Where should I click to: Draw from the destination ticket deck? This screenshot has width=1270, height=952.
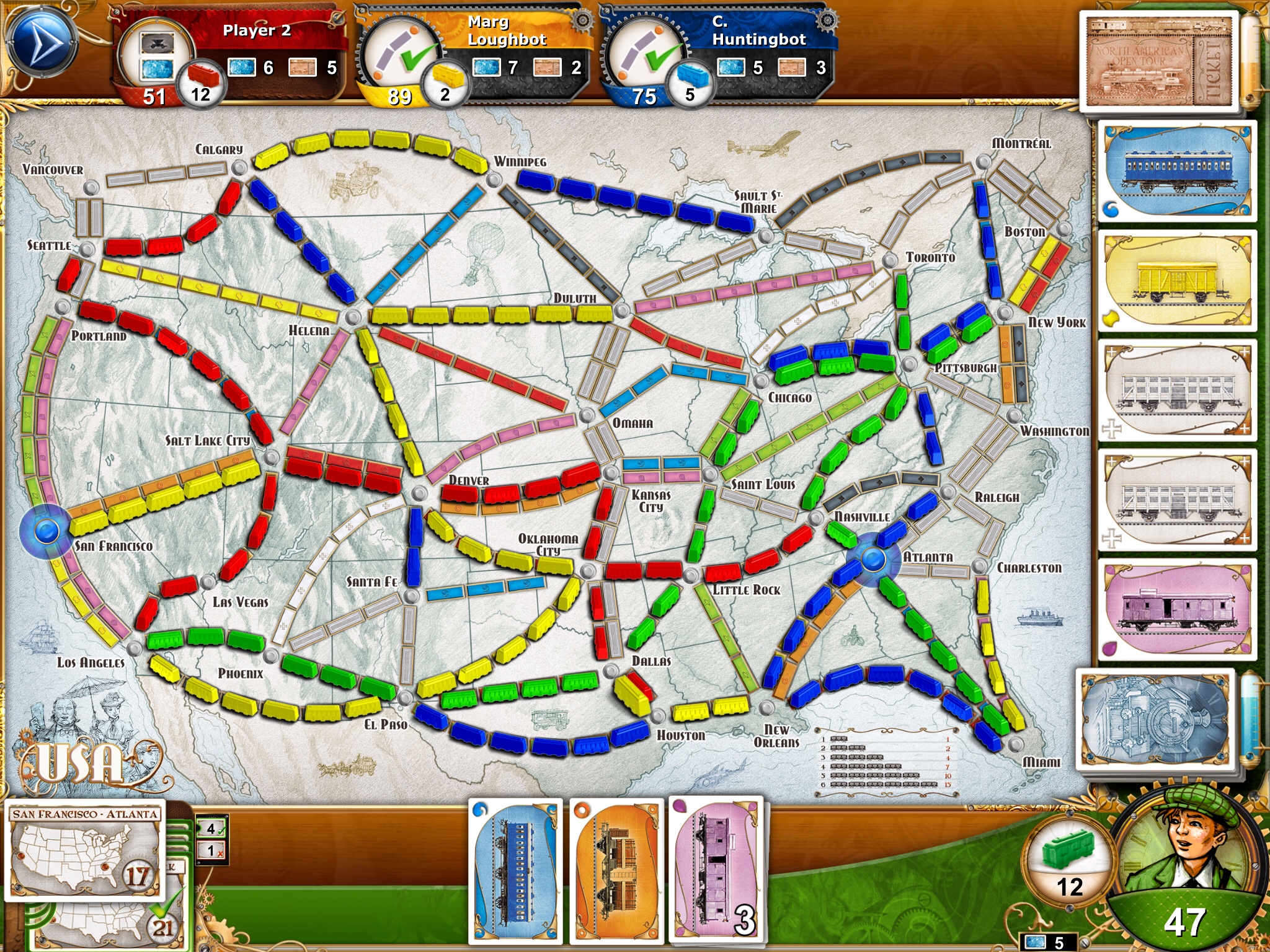(1158, 62)
